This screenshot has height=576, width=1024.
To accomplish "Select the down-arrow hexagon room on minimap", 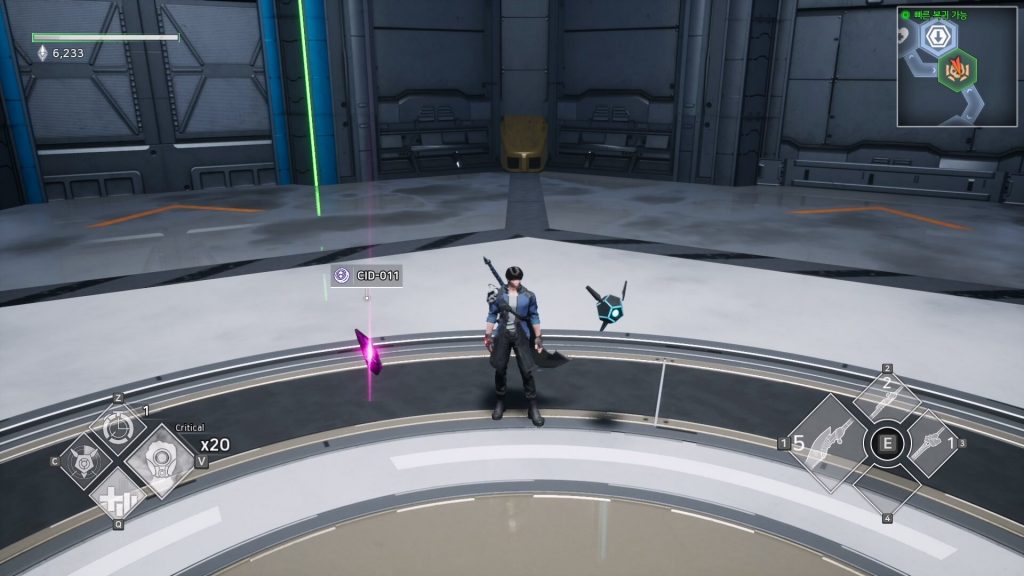I will [937, 36].
